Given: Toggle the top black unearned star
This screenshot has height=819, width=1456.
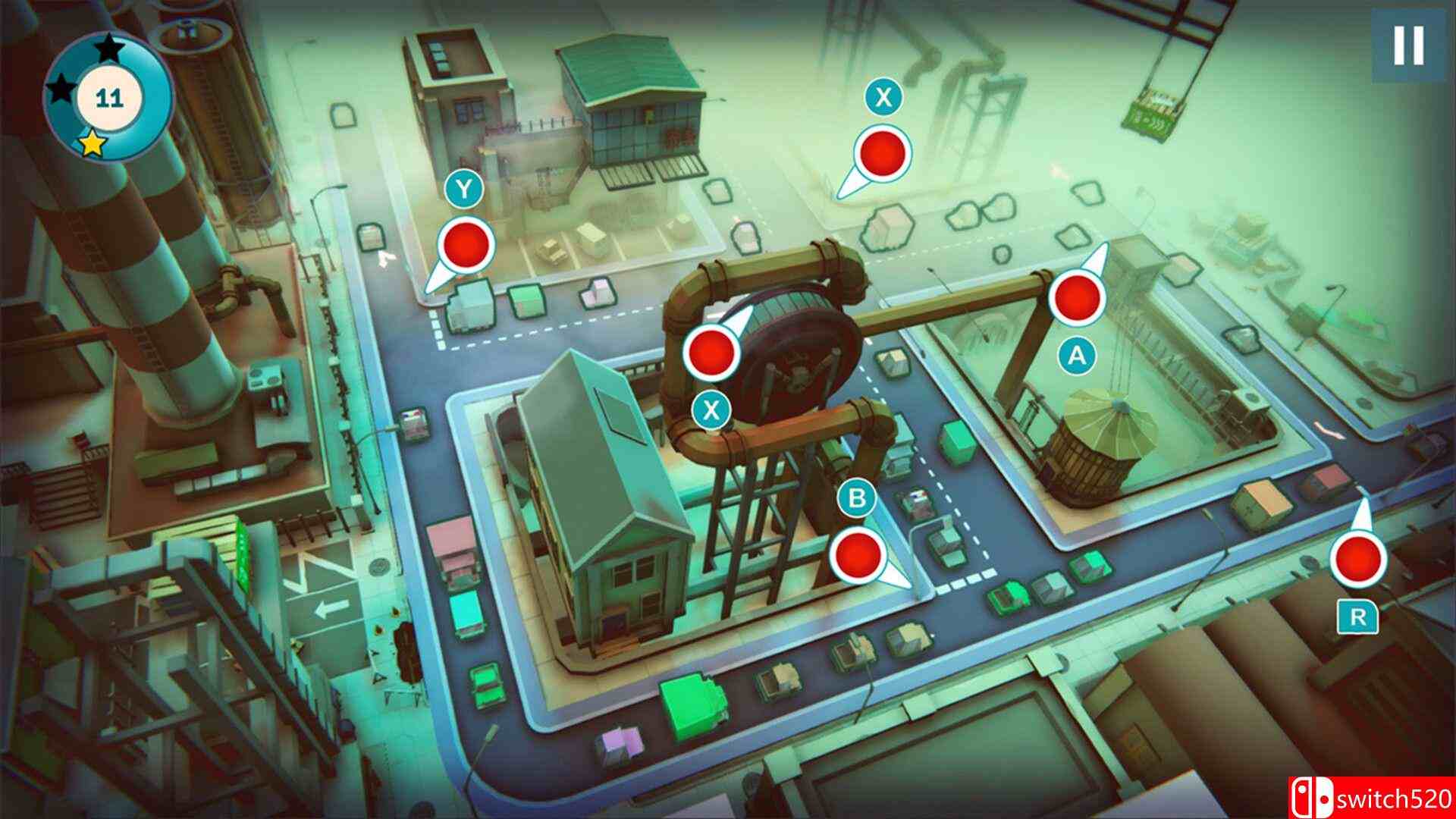Looking at the screenshot, I should (x=110, y=47).
